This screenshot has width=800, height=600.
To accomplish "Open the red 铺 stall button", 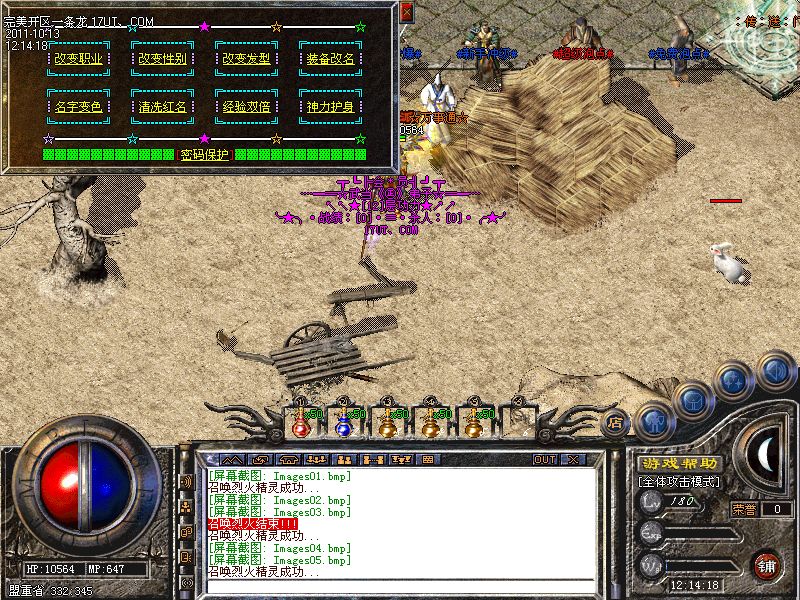I will (765, 564).
